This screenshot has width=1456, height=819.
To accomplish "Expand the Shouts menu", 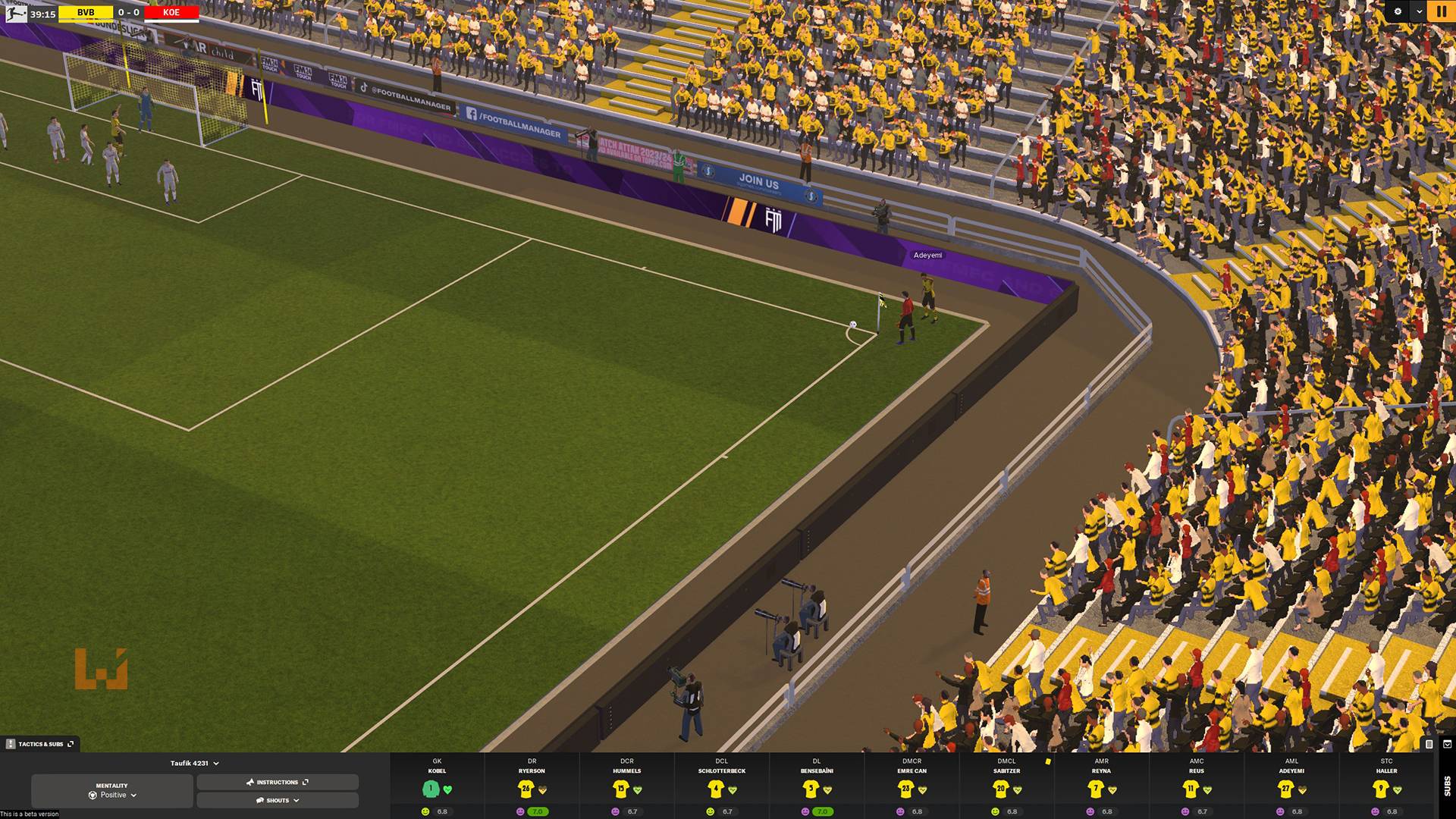I will pyautogui.click(x=278, y=800).
